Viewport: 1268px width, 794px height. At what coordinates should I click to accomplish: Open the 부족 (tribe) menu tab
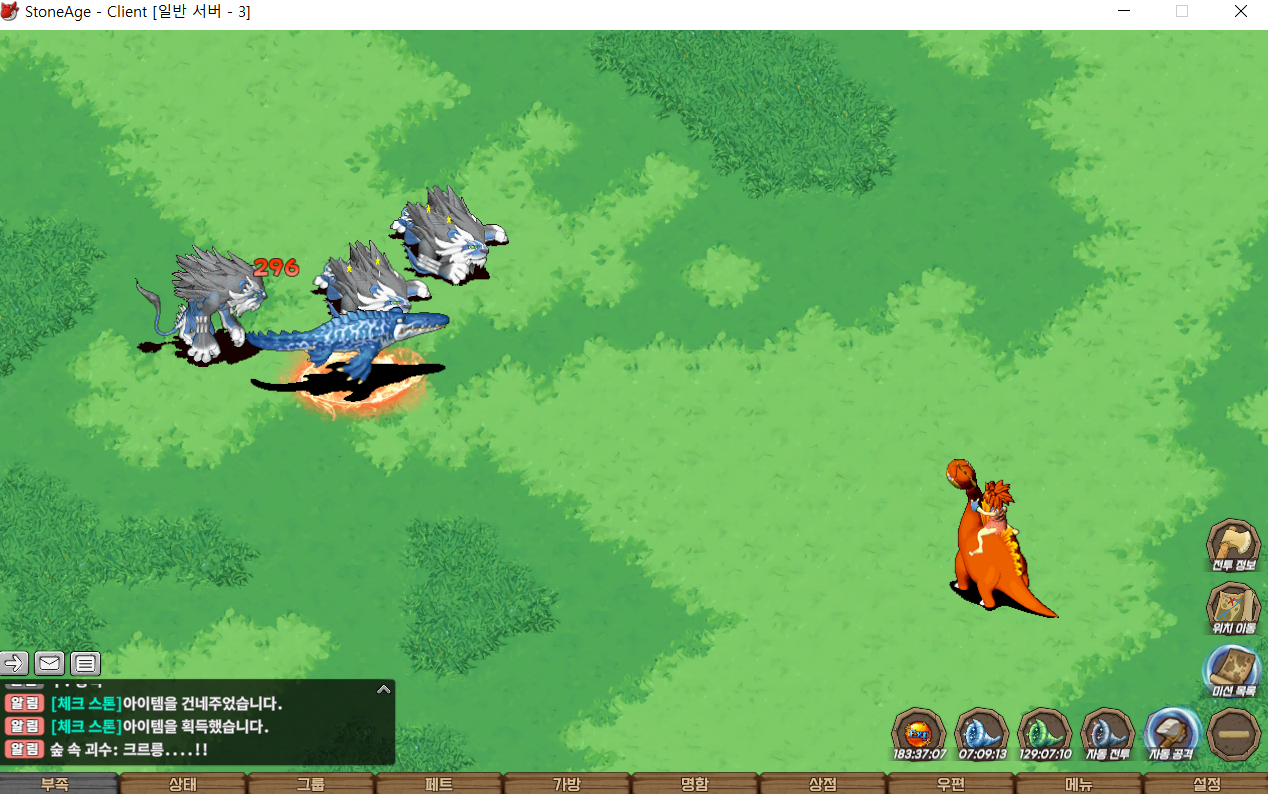tap(55, 784)
